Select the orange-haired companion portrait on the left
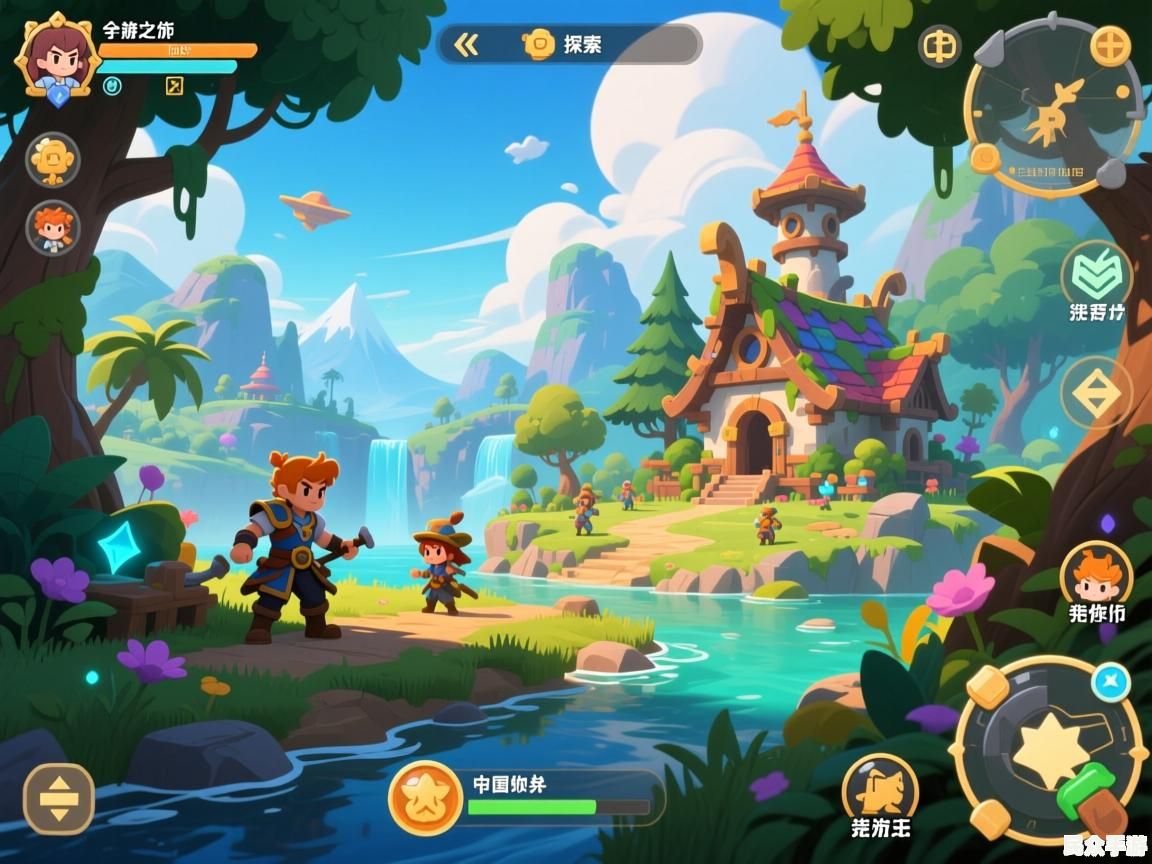 coord(52,228)
